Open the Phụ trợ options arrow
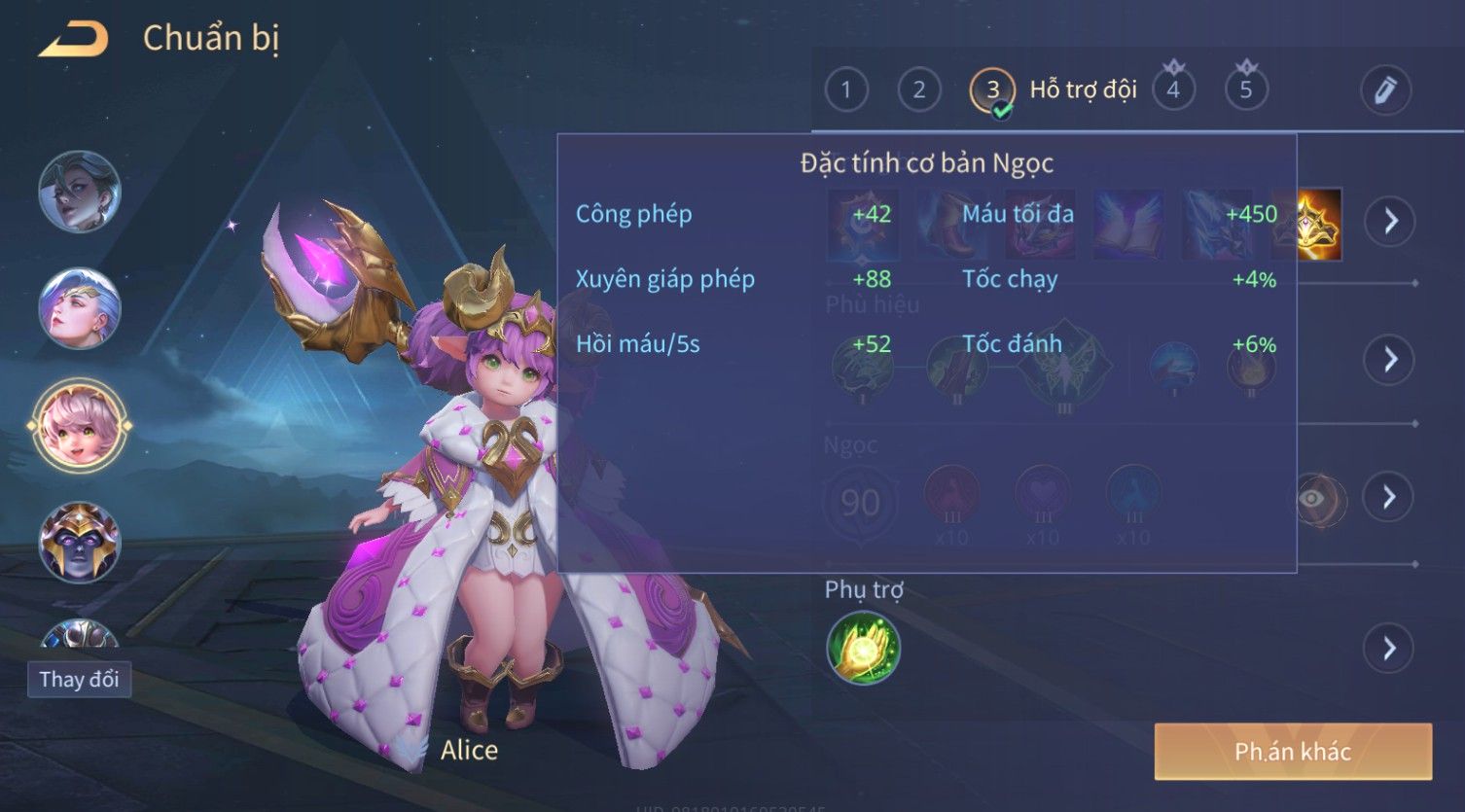This screenshot has height=812, width=1465. pyautogui.click(x=1389, y=648)
